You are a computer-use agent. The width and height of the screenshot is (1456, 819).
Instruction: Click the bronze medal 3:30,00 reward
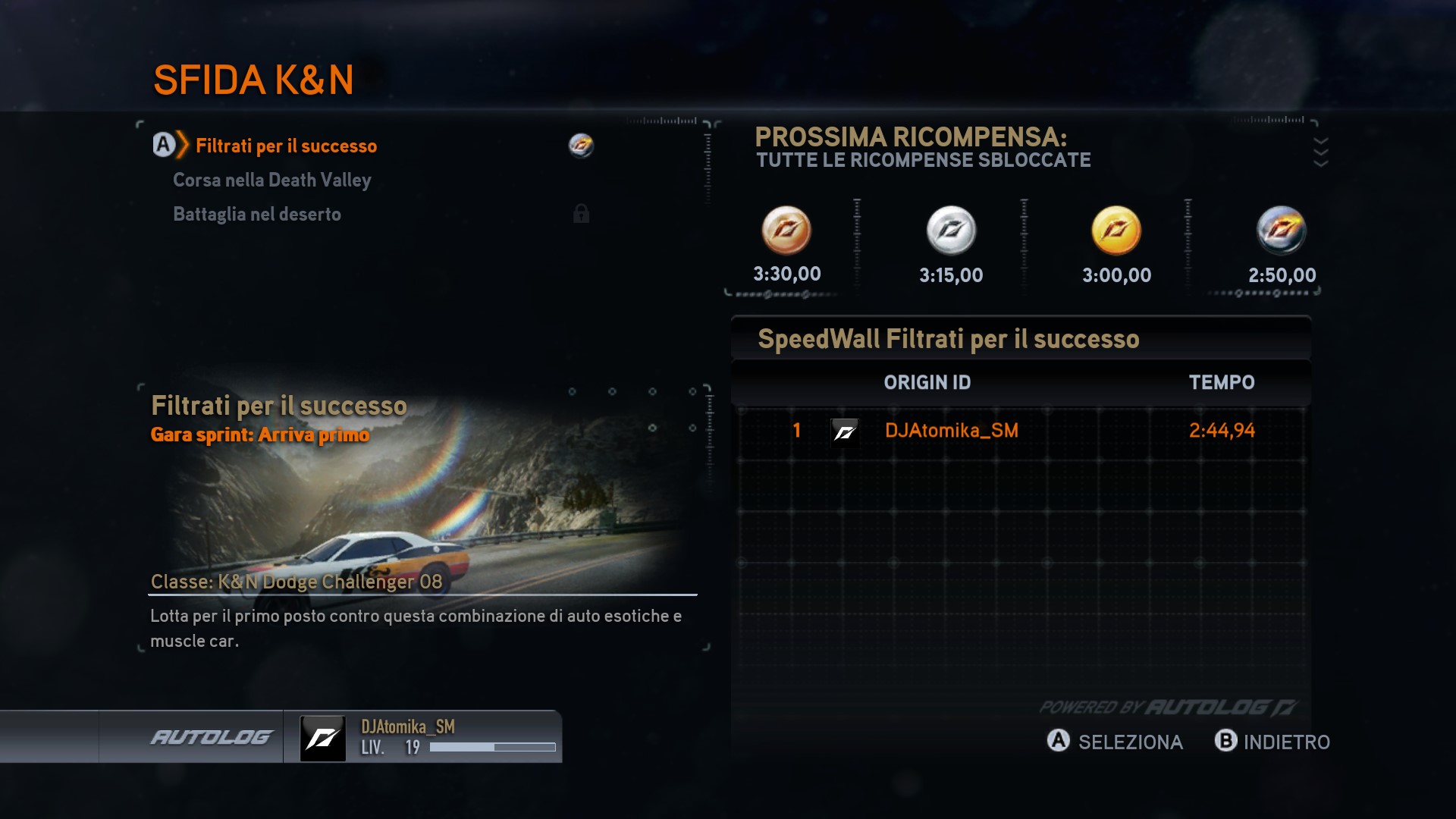(786, 231)
